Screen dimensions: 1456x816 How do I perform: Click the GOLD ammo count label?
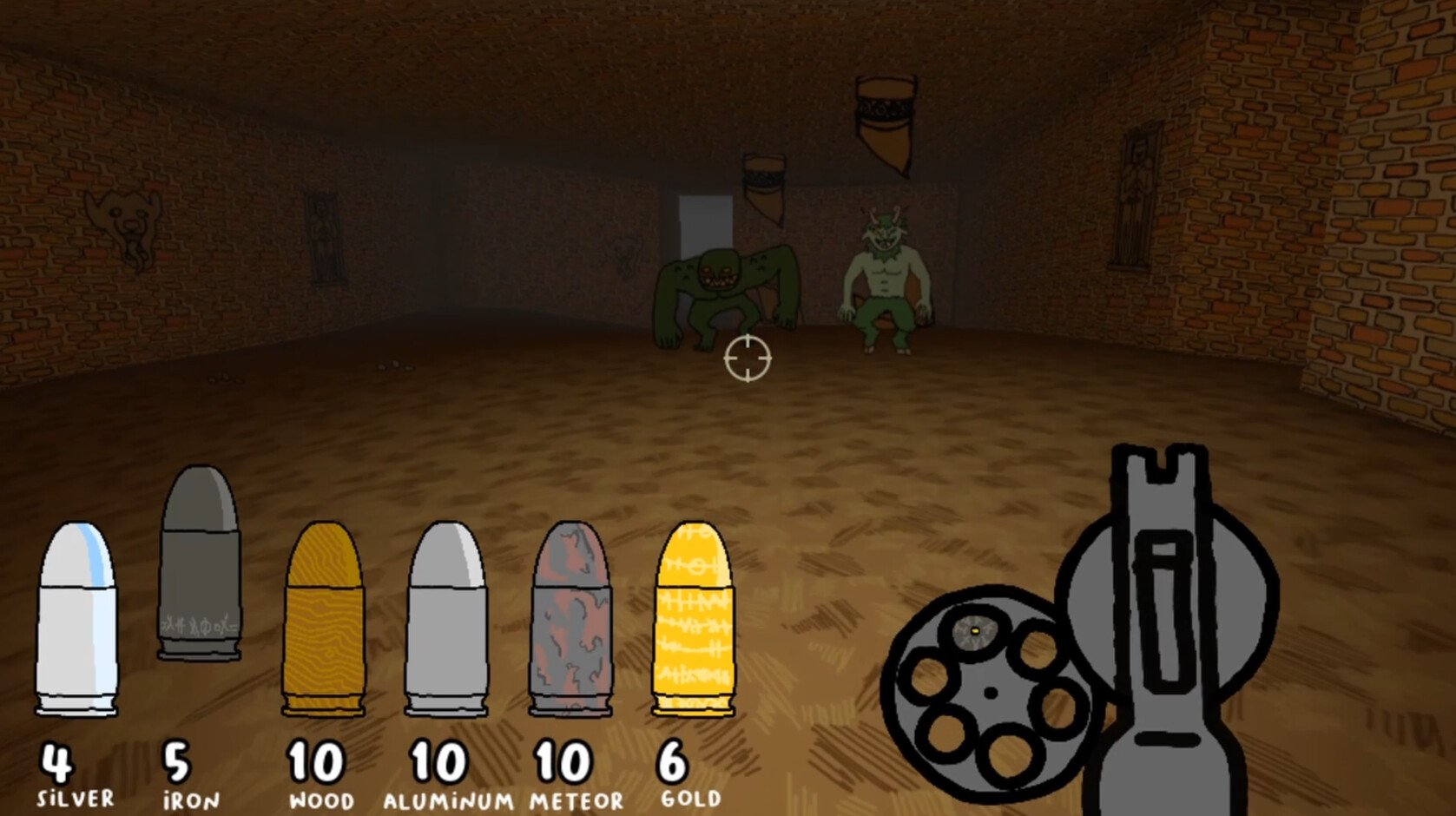click(691, 794)
